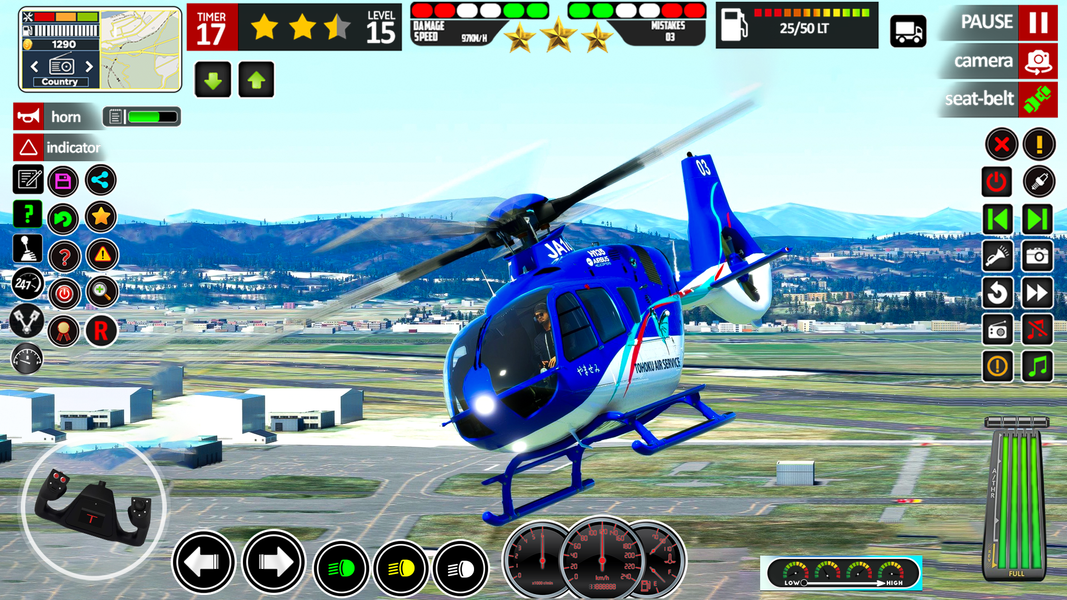Steer left with the left arrow button
The height and width of the screenshot is (600, 1067).
click(204, 562)
